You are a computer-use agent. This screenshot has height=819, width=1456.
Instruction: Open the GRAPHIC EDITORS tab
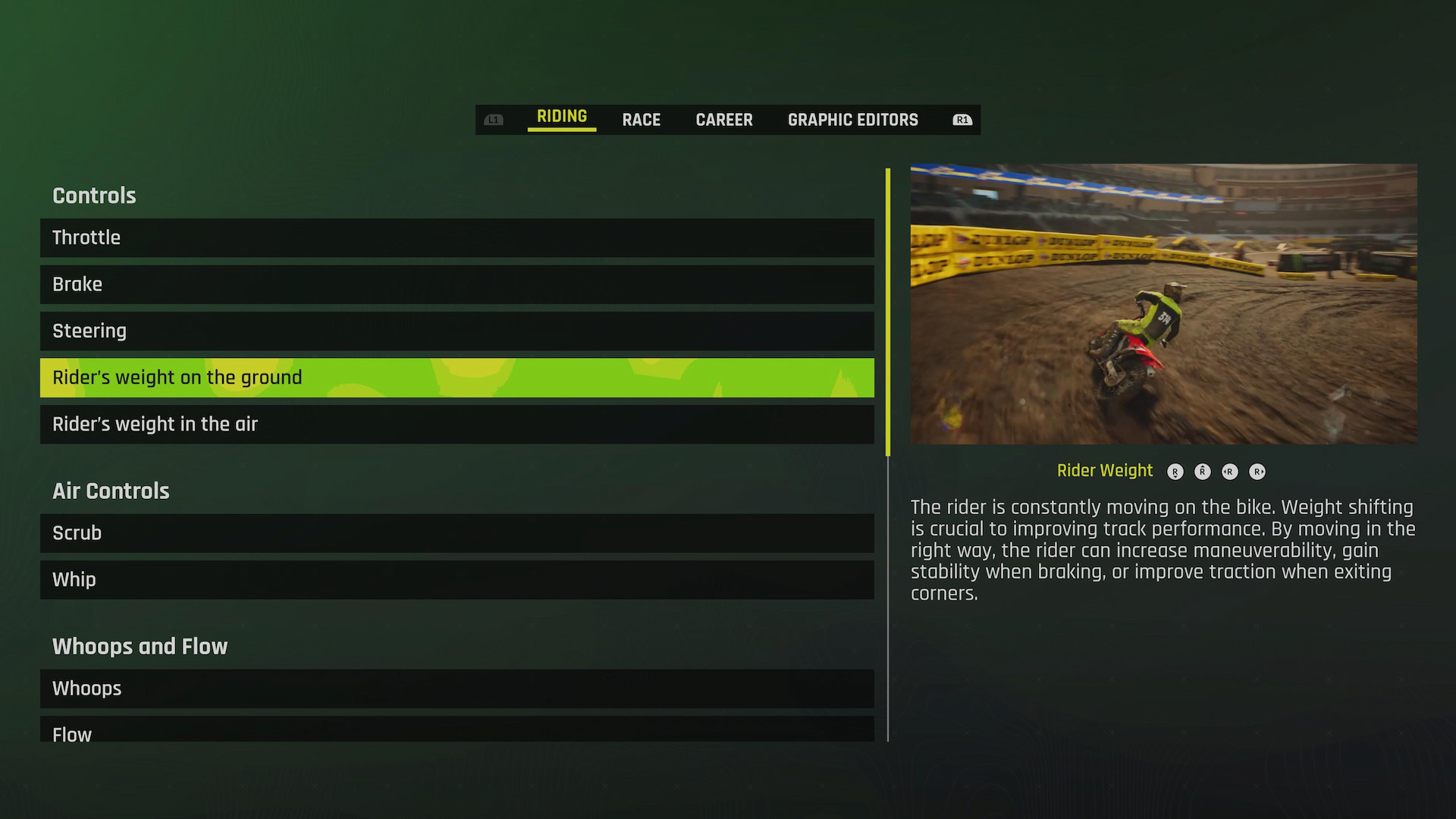852,119
